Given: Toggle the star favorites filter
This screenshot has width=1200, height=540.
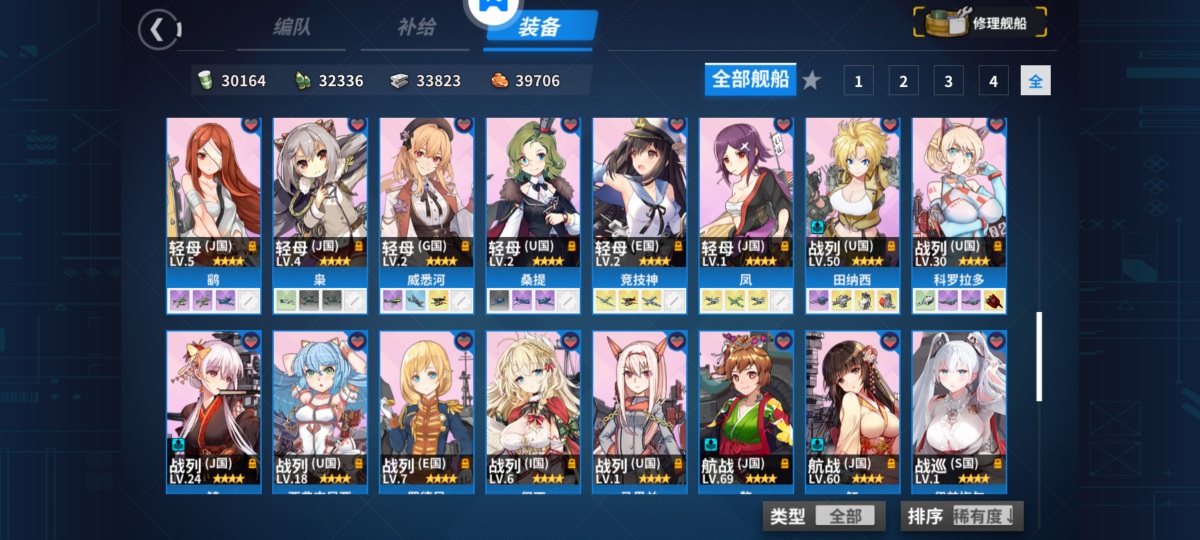Looking at the screenshot, I should tap(811, 81).
